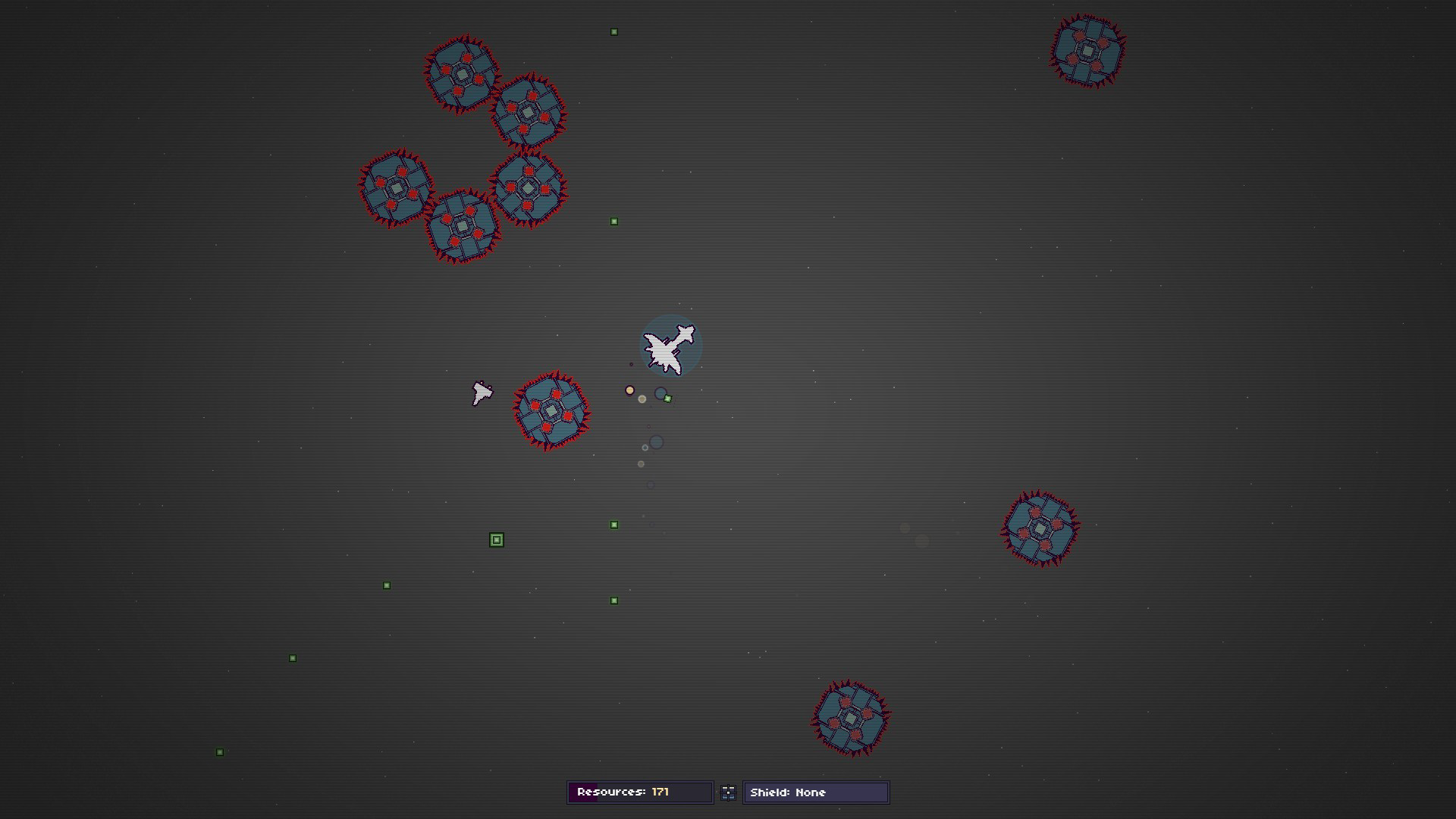Click the Resources: 171 label text
This screenshot has height=819, width=1456.
coord(622,792)
